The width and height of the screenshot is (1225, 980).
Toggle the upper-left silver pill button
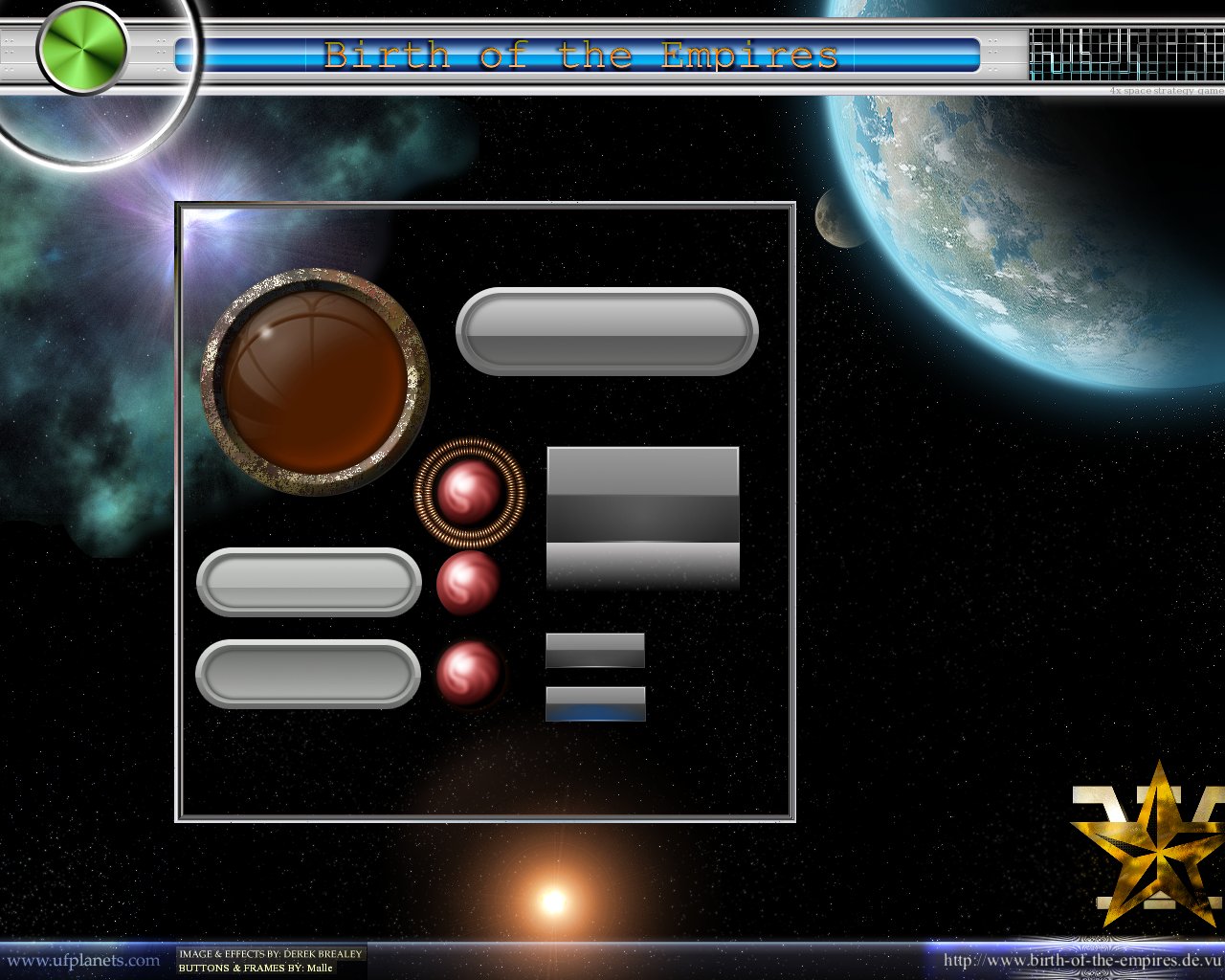click(x=308, y=583)
